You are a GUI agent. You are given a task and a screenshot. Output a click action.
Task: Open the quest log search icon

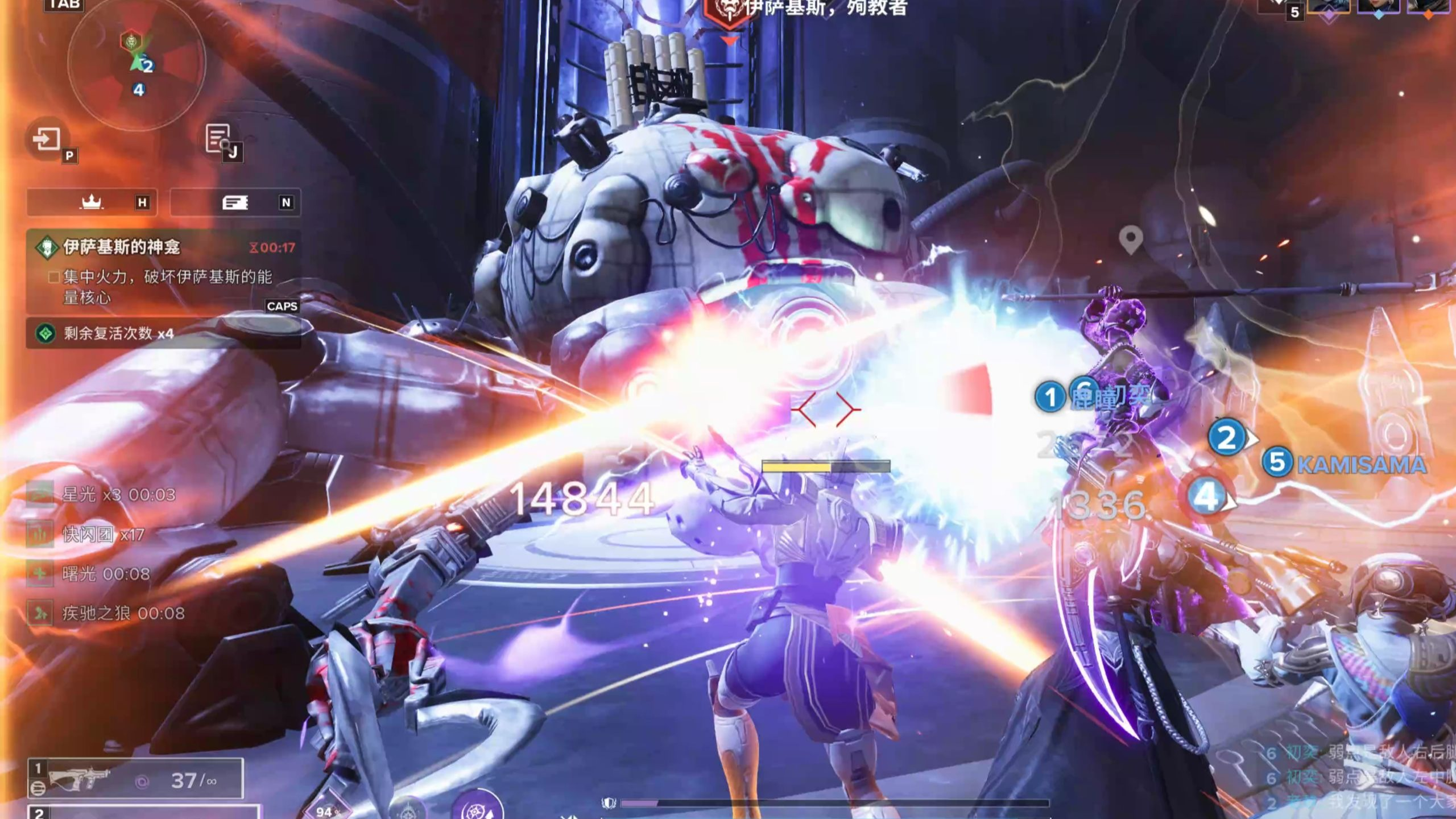219,138
